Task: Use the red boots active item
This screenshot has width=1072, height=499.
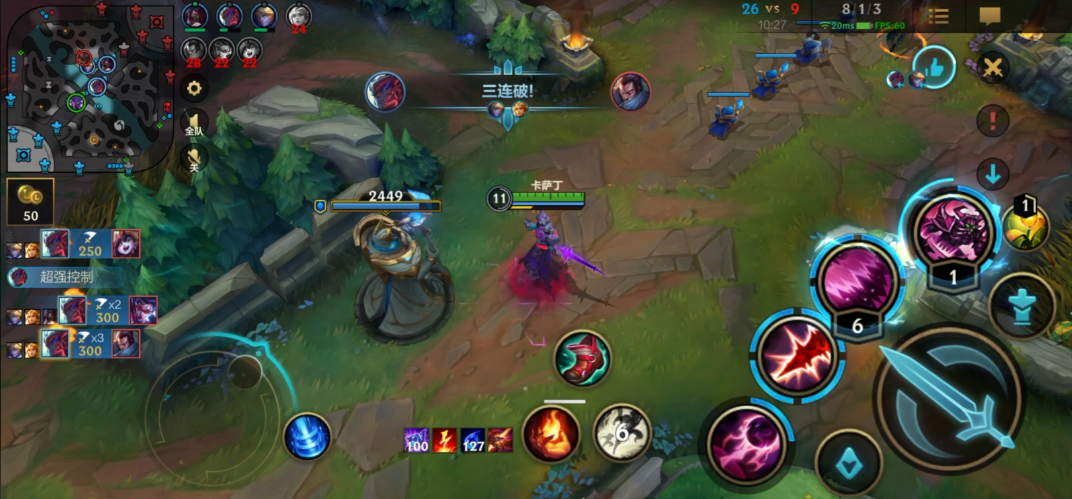Action: (582, 358)
